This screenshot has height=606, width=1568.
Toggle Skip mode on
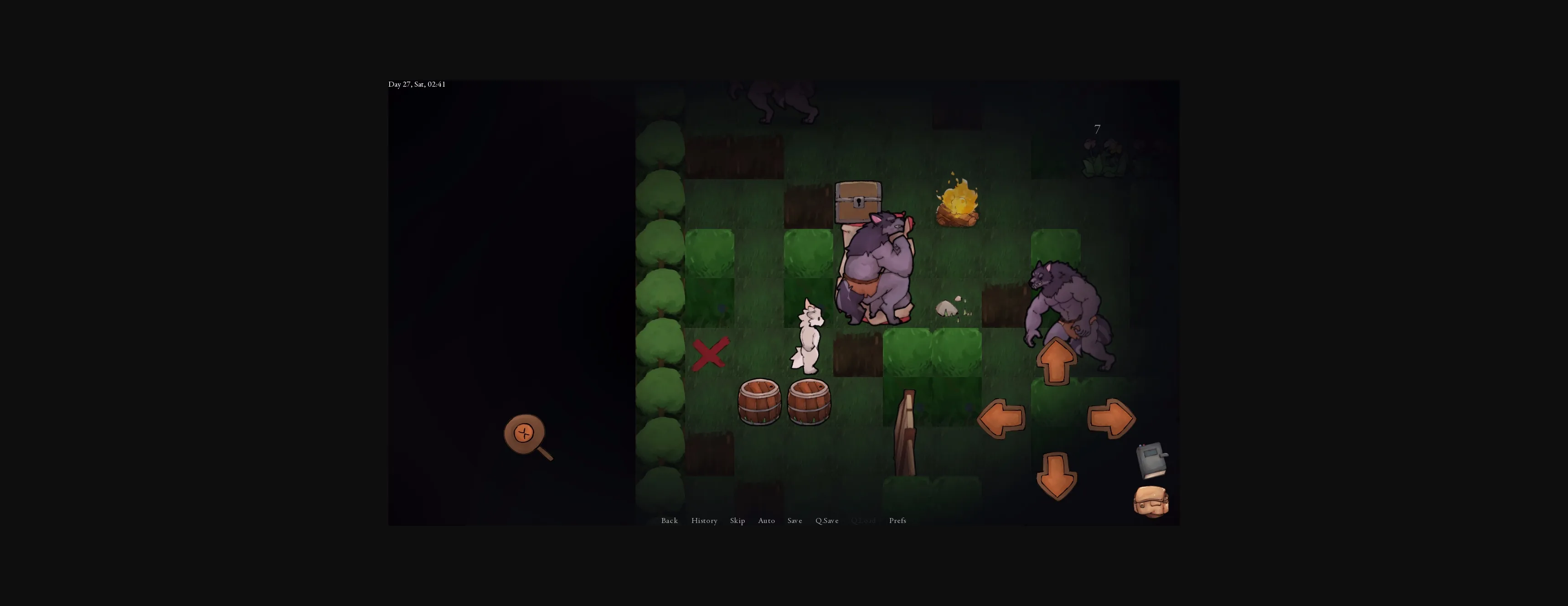pyautogui.click(x=737, y=521)
